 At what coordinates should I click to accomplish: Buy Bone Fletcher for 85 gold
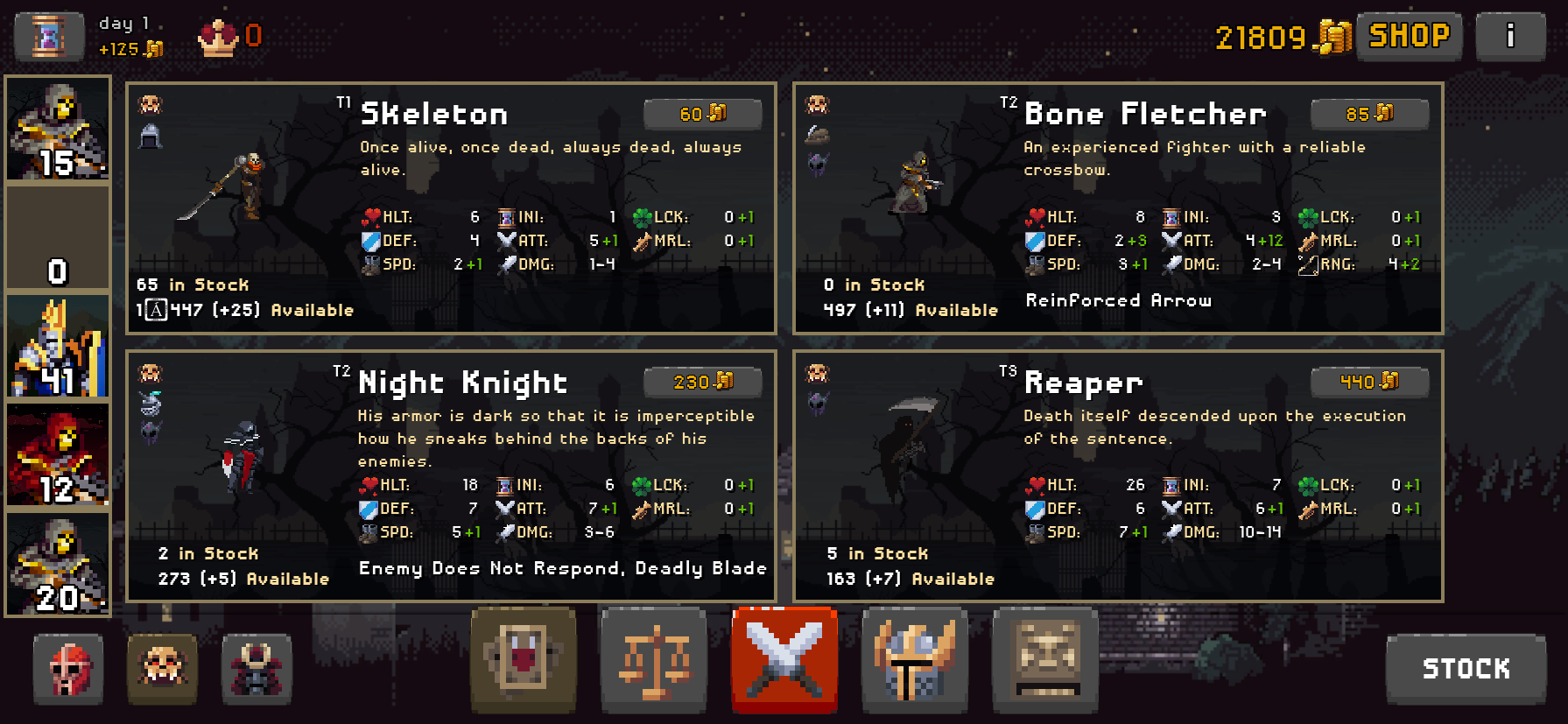click(x=1369, y=114)
